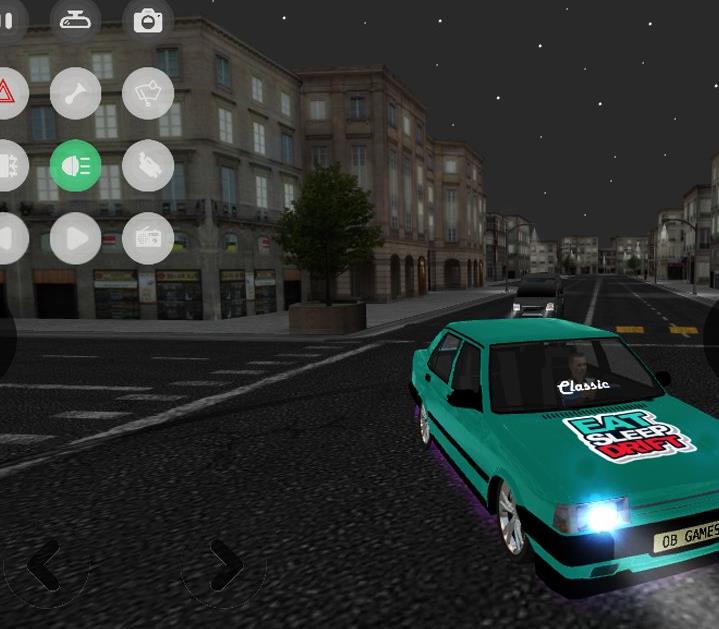This screenshot has height=629, width=719.
Task: Toggle the green headlights button
Action: tap(76, 166)
